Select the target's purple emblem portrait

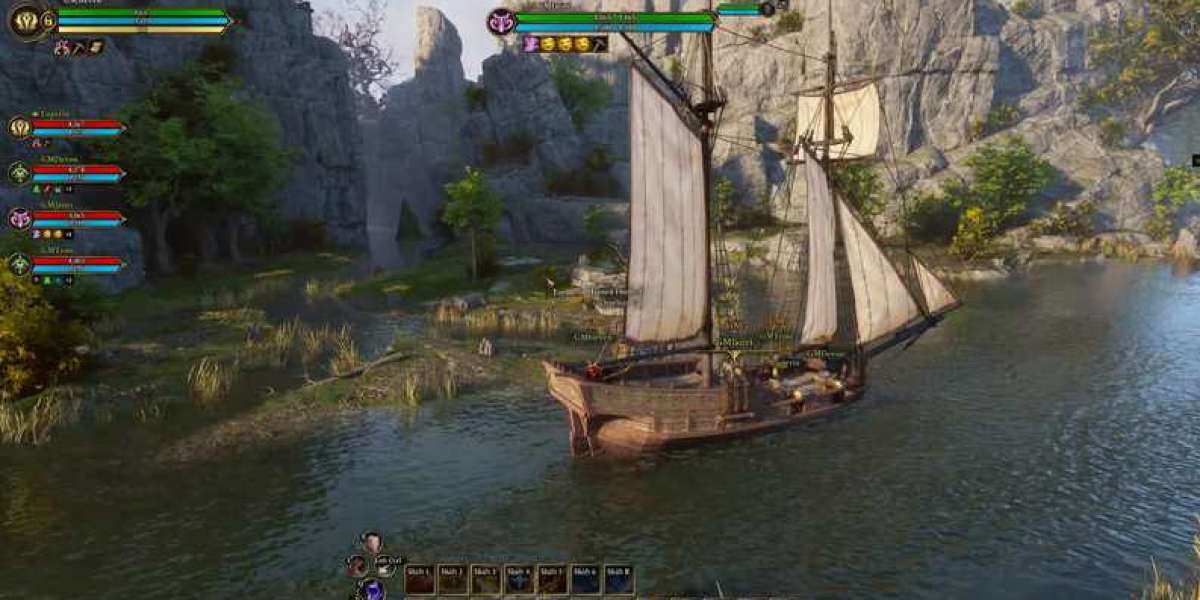tap(501, 21)
